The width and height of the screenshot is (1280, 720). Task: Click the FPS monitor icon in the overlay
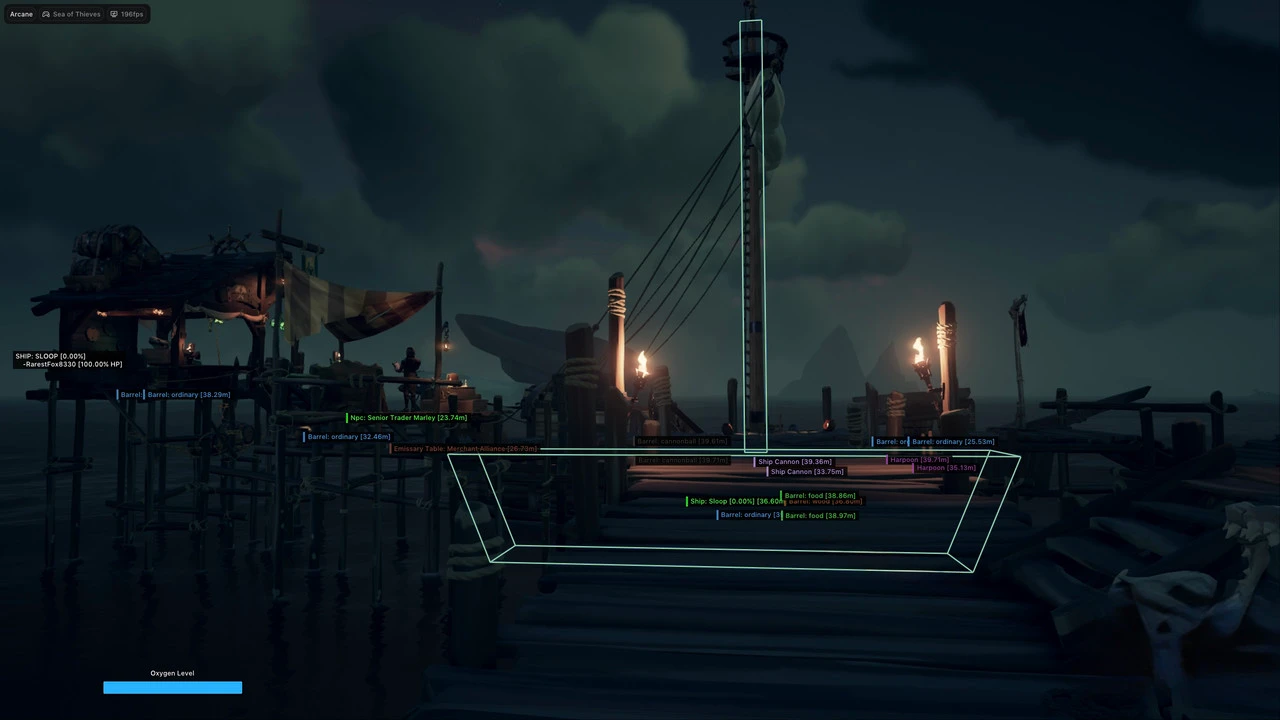pyautogui.click(x=113, y=13)
